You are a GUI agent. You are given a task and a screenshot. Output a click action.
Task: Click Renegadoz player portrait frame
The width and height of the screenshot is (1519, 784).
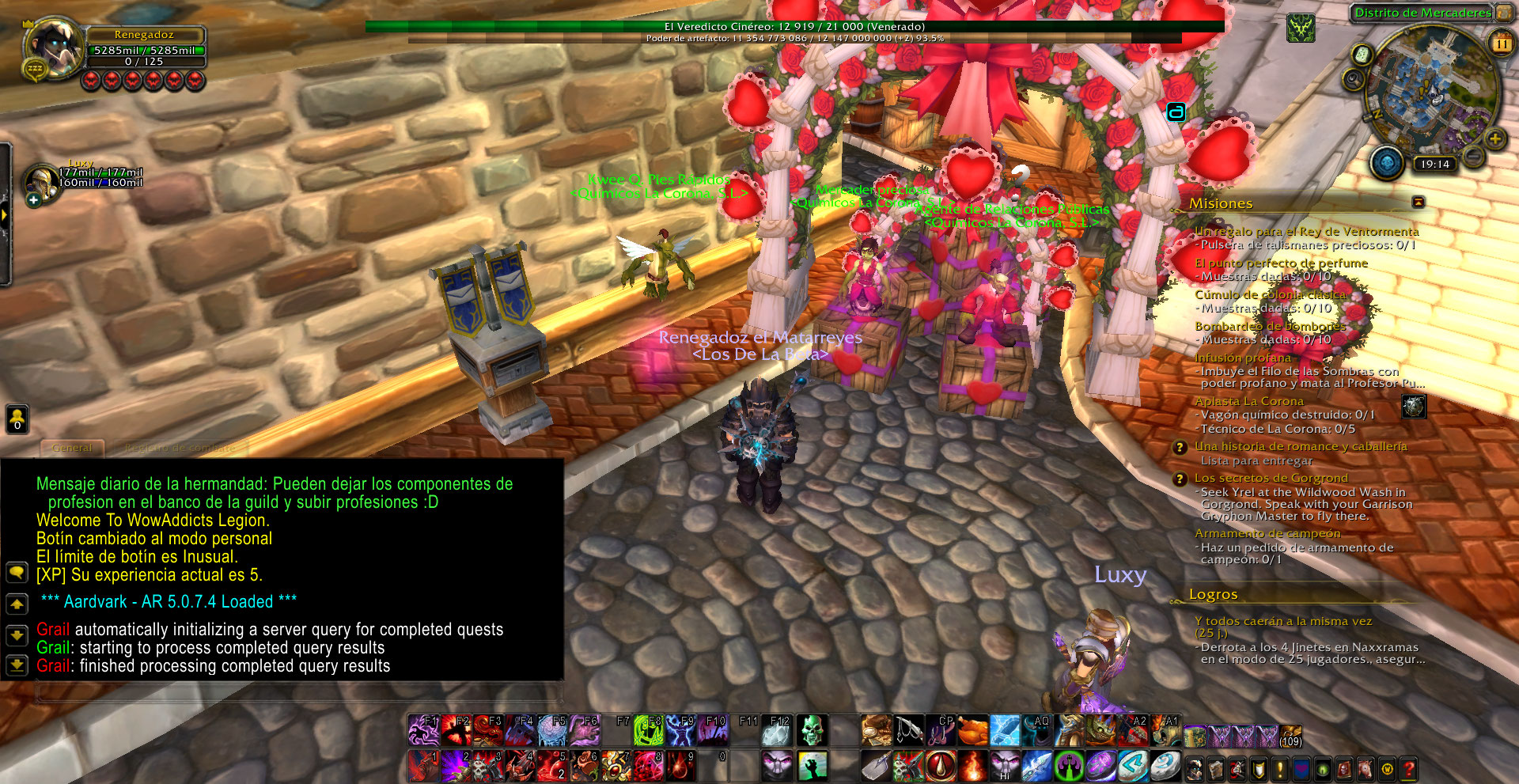pyautogui.click(x=54, y=48)
